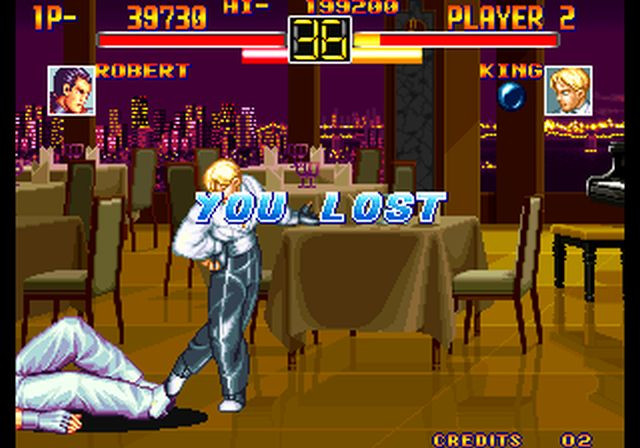
Task: Click King's character portrait
Action: [x=568, y=90]
